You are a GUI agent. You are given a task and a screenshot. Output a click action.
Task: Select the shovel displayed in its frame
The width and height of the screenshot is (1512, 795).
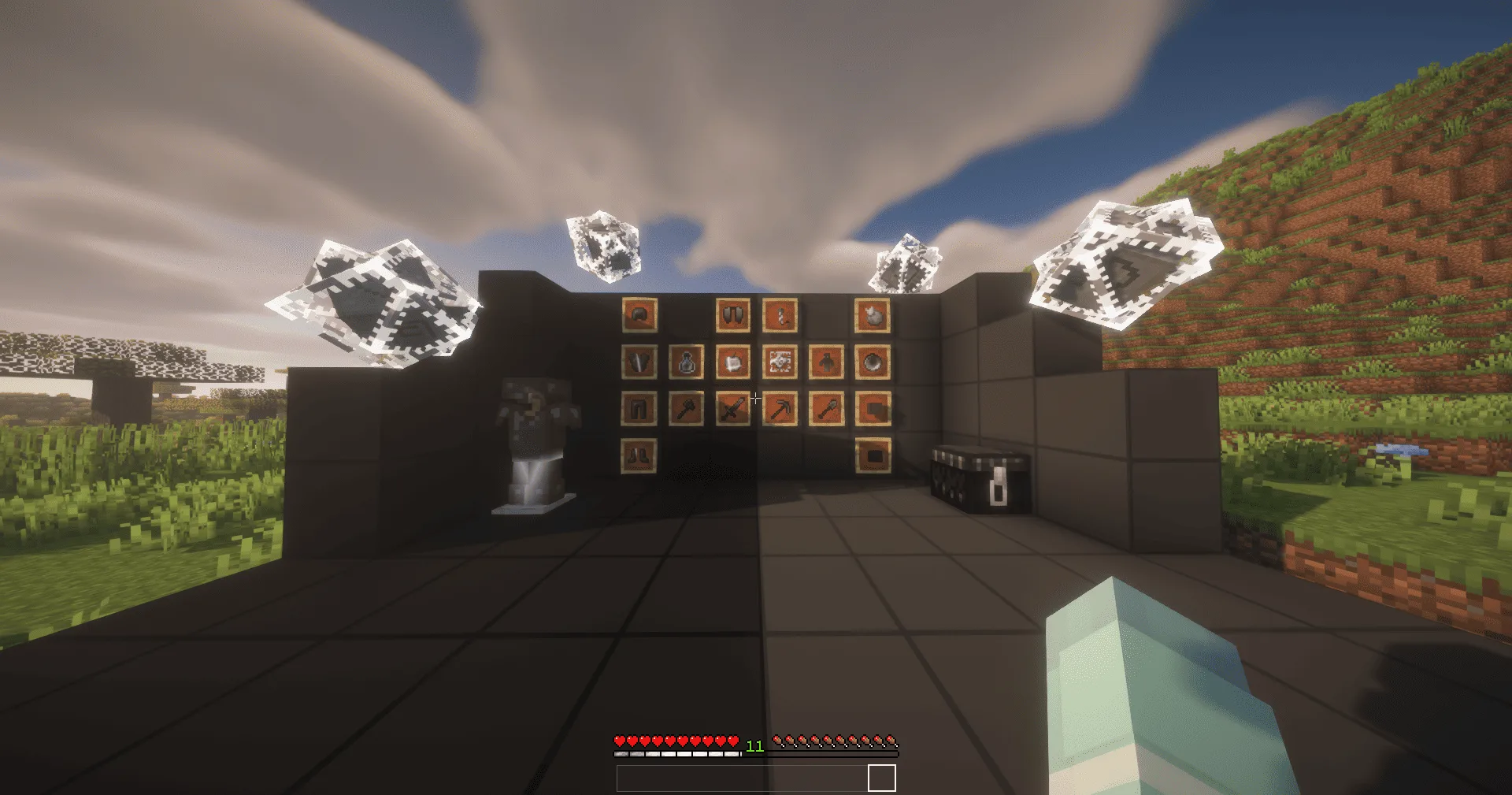pos(827,410)
